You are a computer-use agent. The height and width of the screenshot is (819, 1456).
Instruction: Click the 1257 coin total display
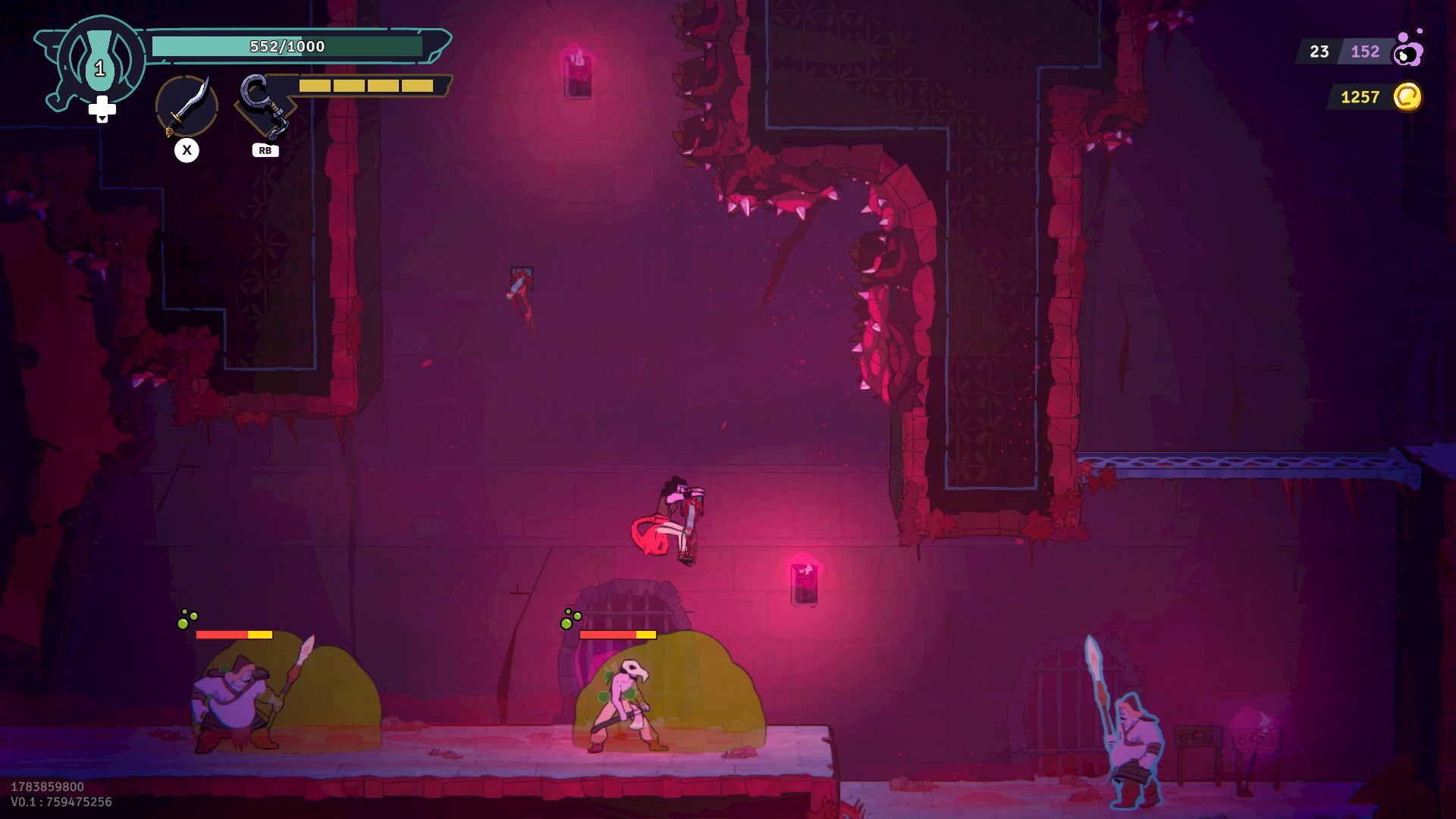[x=1360, y=96]
